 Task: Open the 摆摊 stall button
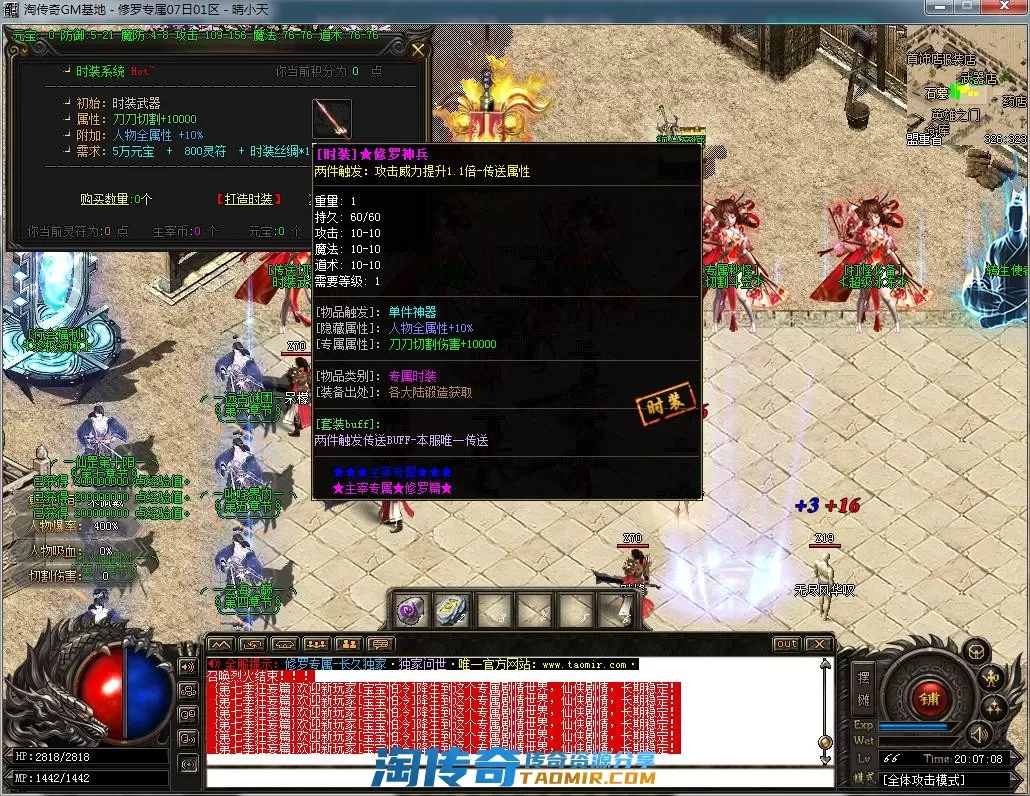point(864,687)
